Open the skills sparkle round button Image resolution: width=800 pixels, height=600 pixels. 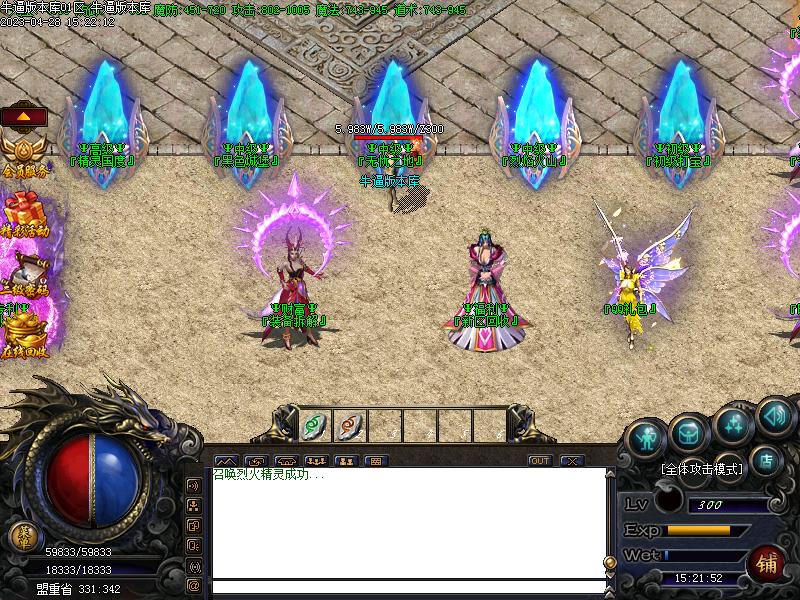click(x=733, y=425)
